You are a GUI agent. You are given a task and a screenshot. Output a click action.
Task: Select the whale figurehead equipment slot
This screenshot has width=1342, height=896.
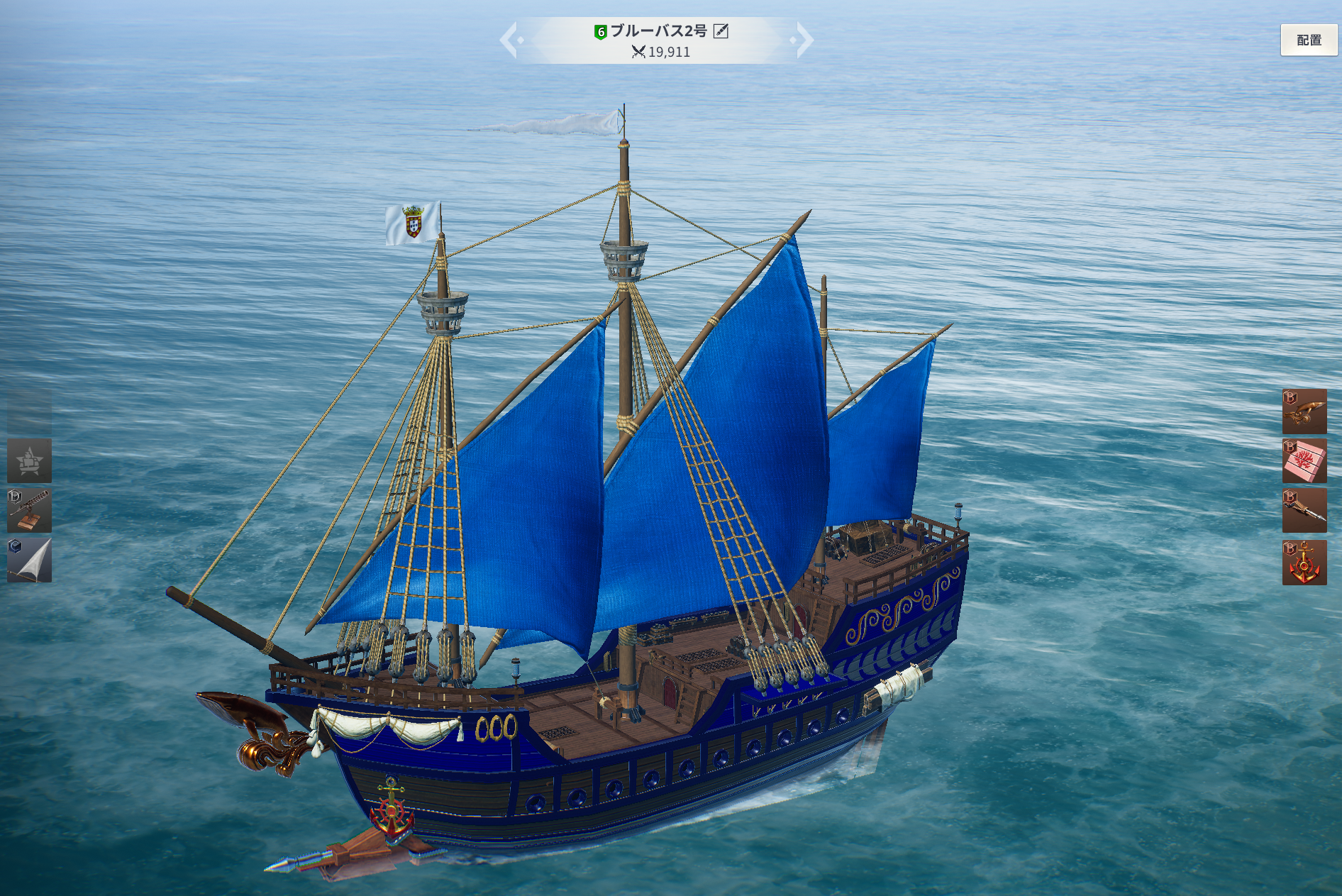click(1304, 411)
